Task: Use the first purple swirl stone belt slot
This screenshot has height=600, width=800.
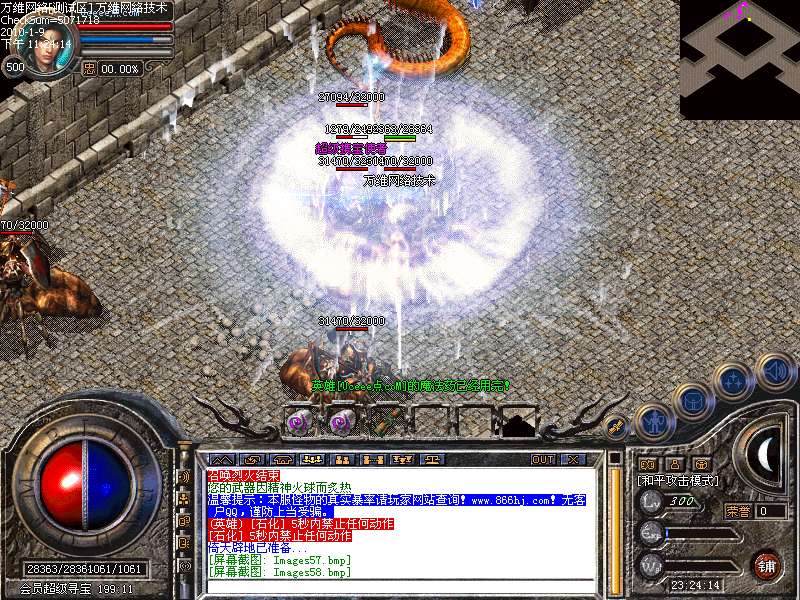Action: point(299,423)
